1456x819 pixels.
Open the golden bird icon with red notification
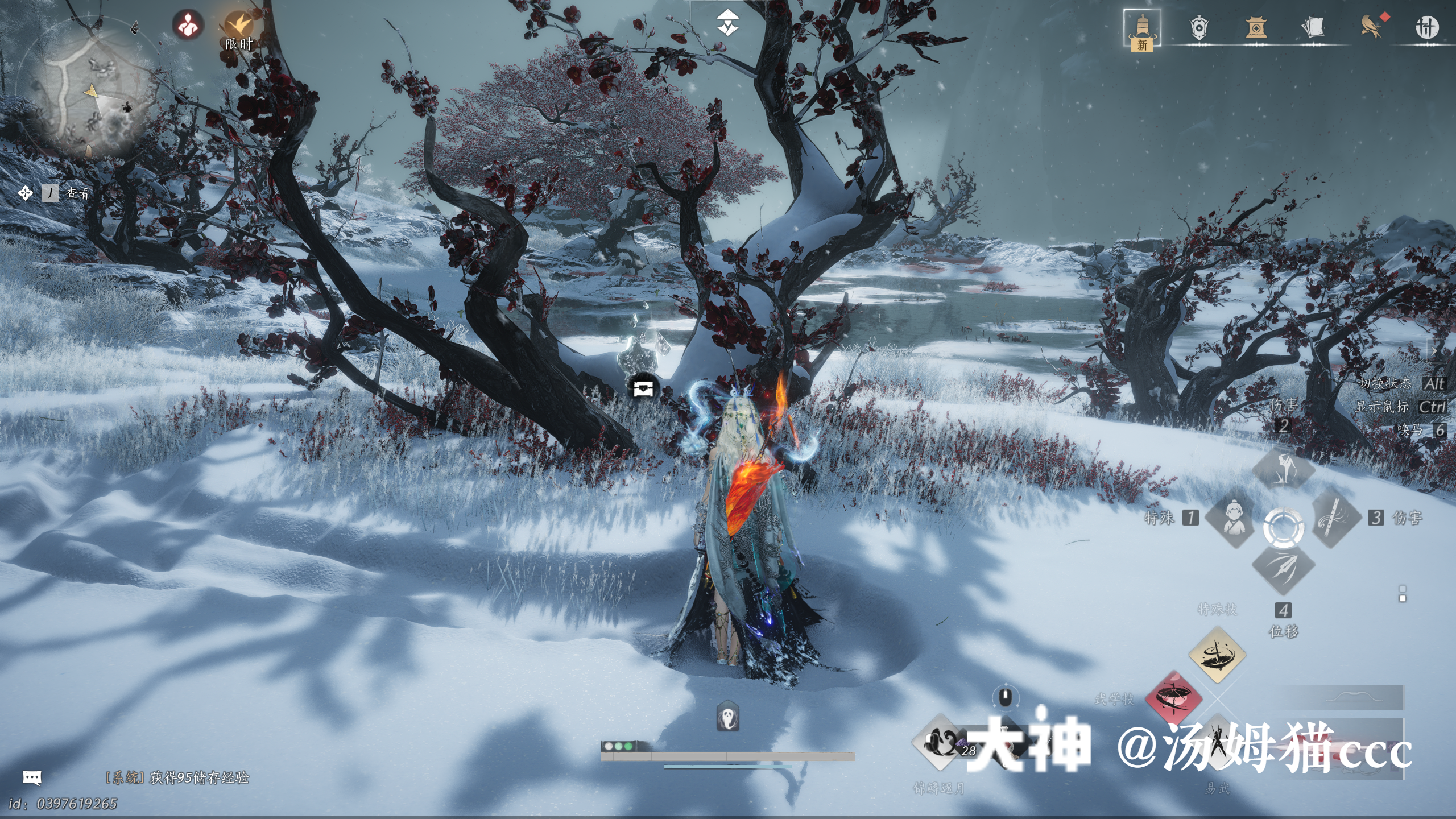(x=1371, y=27)
